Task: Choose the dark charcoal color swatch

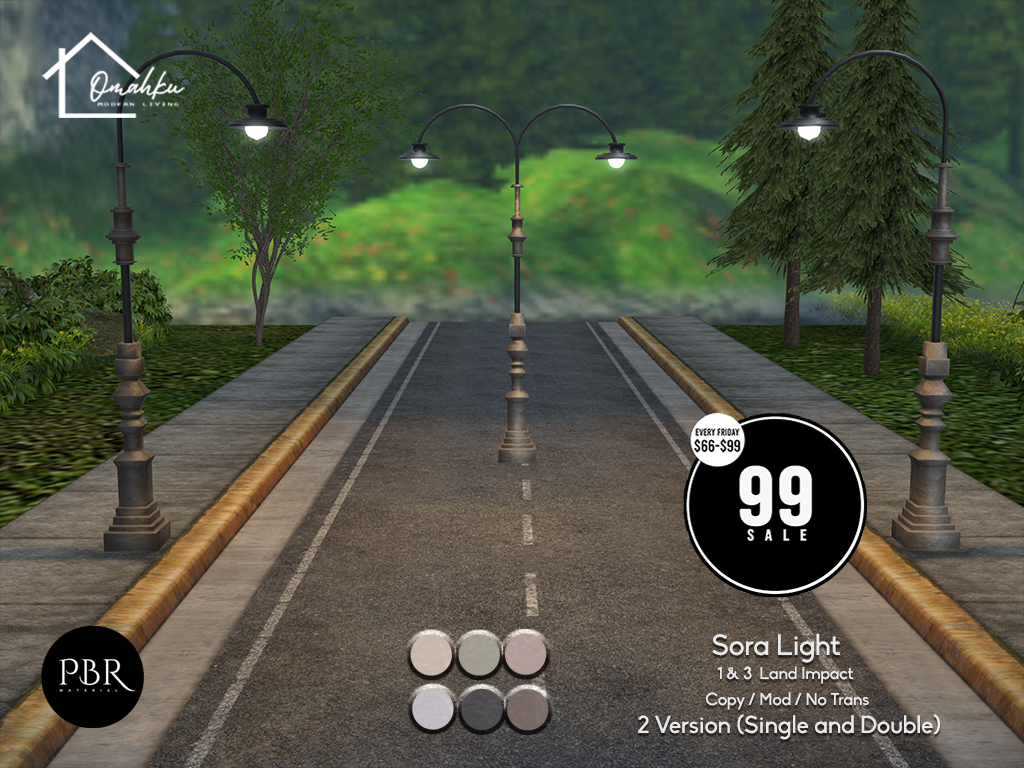Action: pos(479,709)
